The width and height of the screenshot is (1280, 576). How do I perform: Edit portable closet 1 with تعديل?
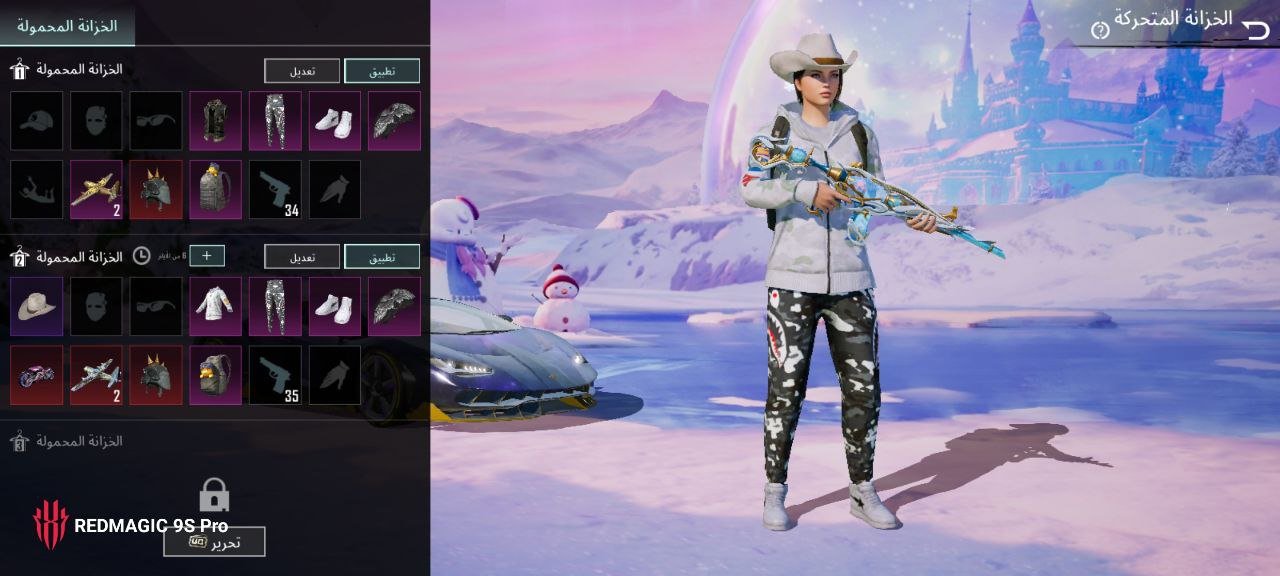pyautogui.click(x=302, y=71)
